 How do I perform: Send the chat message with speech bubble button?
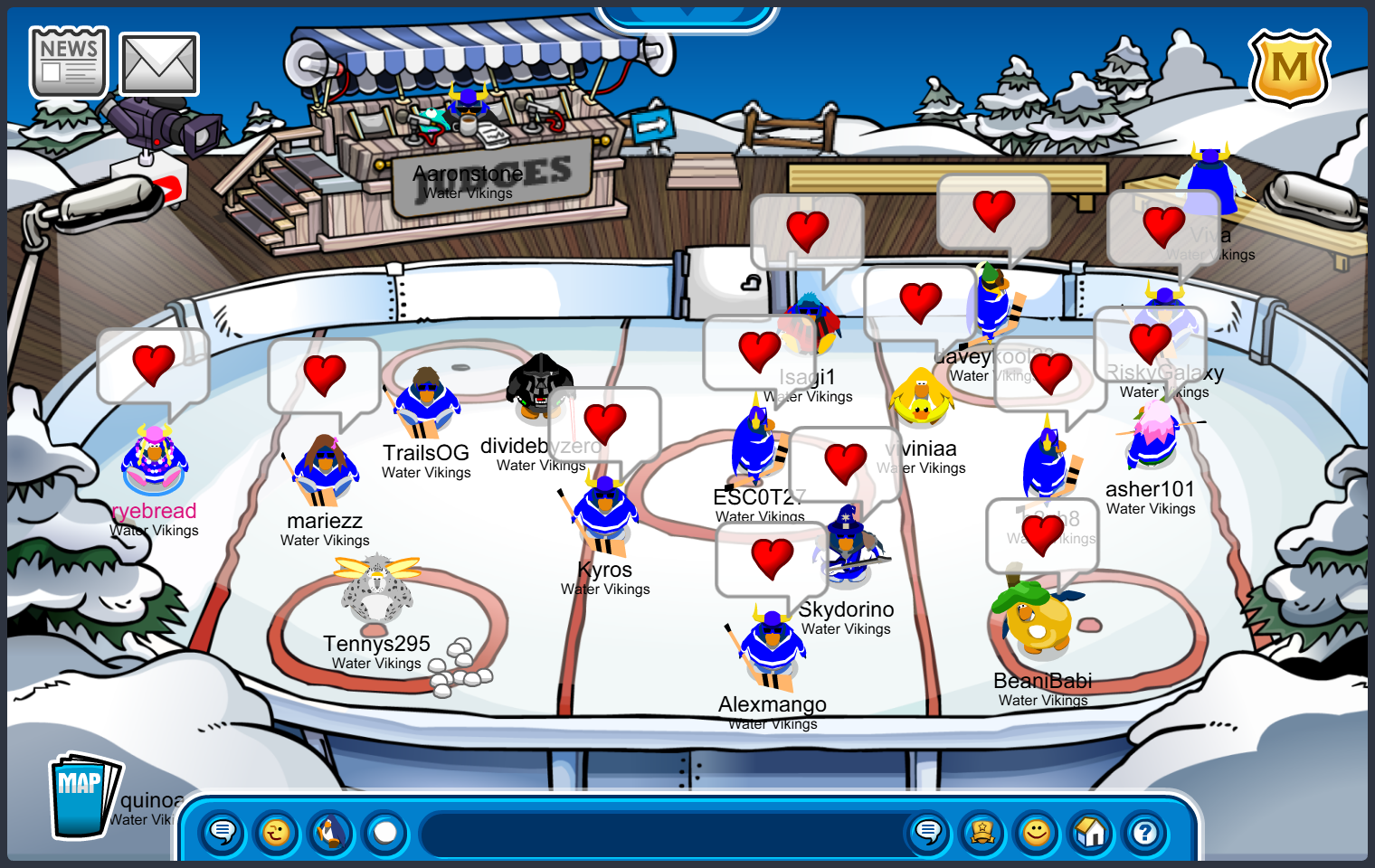point(928,832)
